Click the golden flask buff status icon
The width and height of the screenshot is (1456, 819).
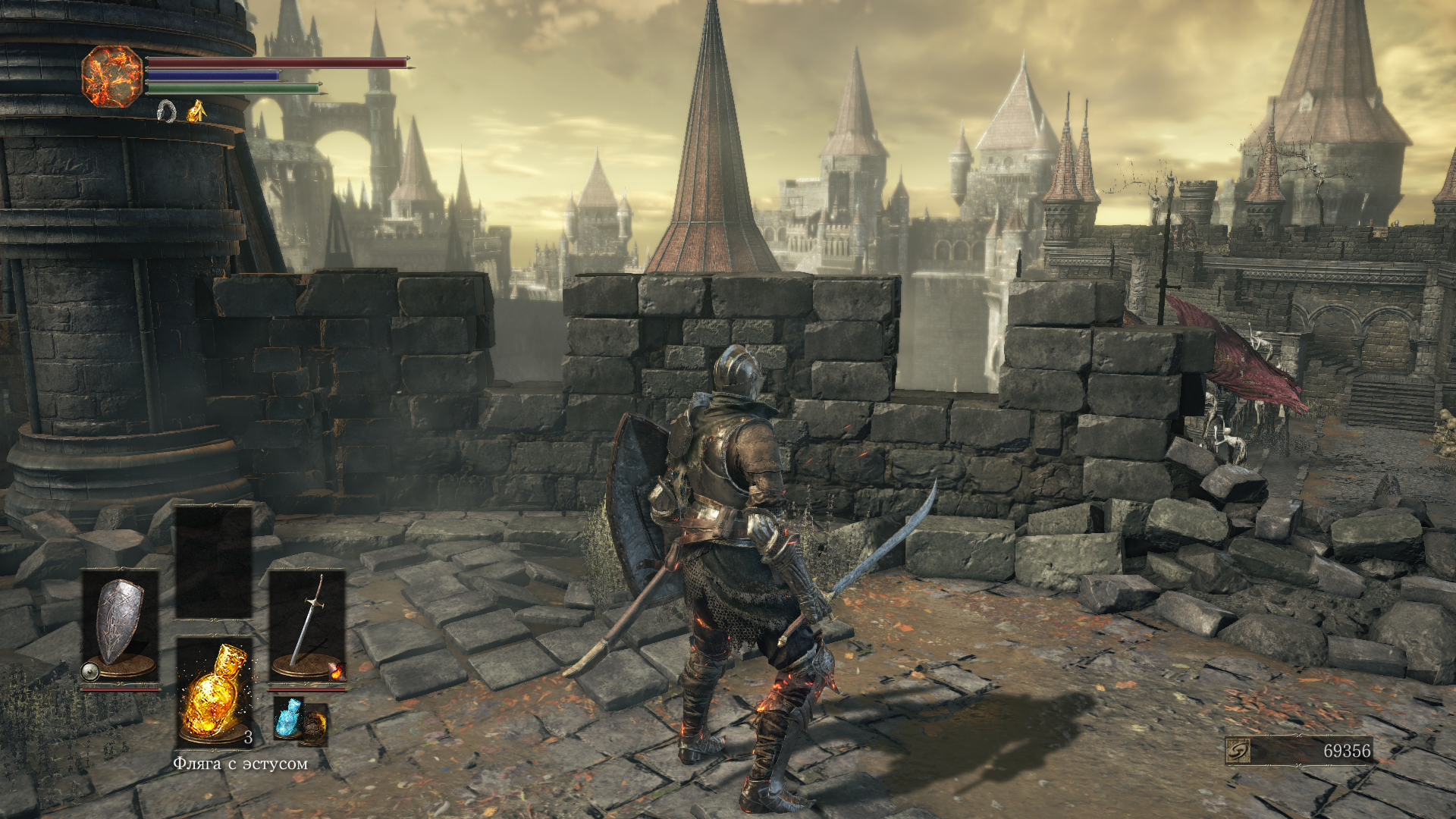[x=196, y=111]
